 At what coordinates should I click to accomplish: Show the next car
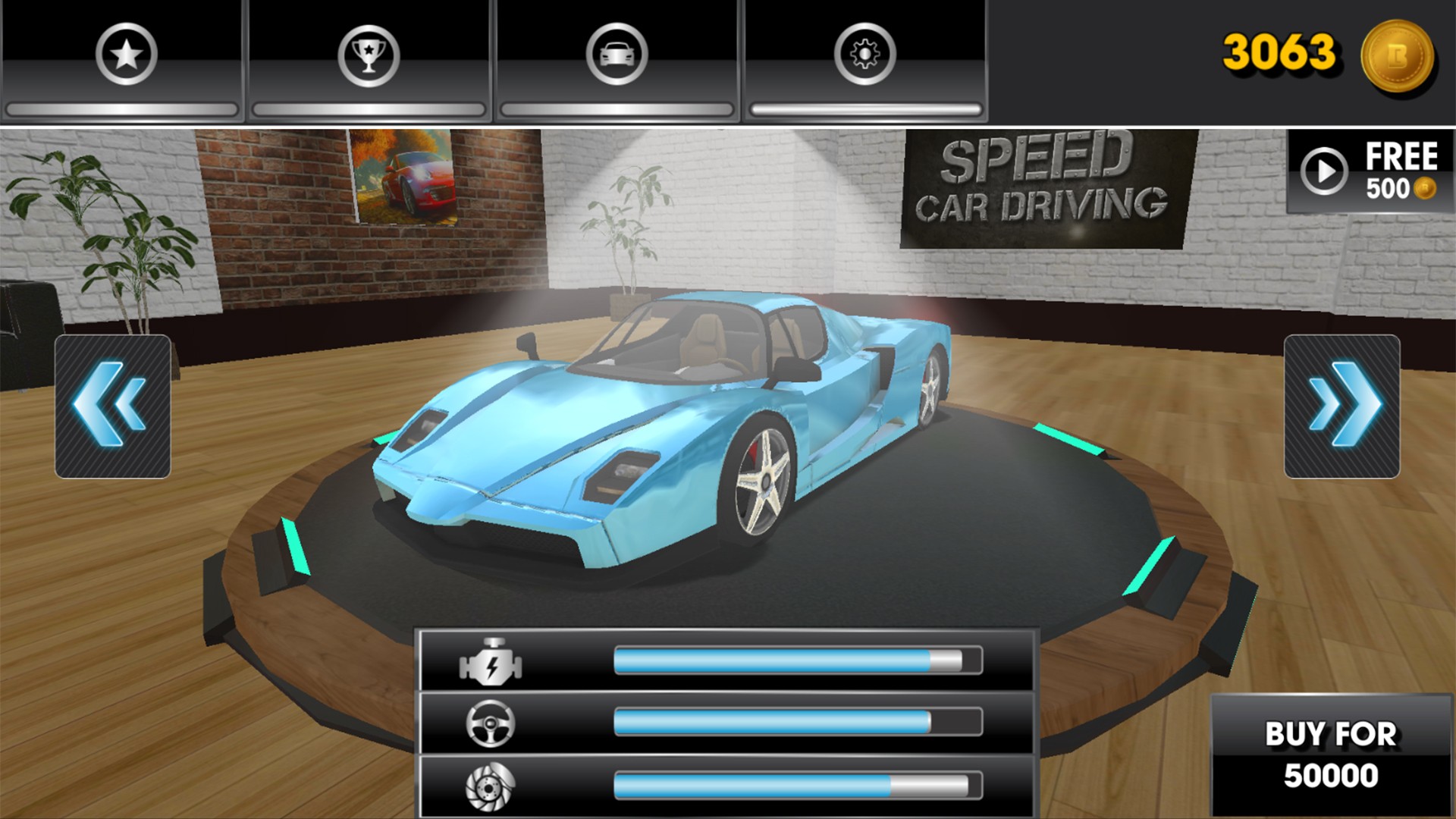click(x=1341, y=406)
